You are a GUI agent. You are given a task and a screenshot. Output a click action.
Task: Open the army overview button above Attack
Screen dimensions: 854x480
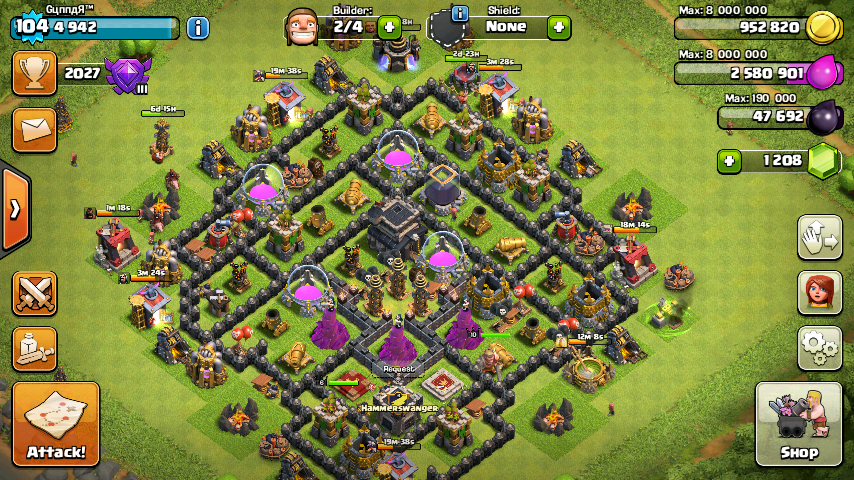34,349
